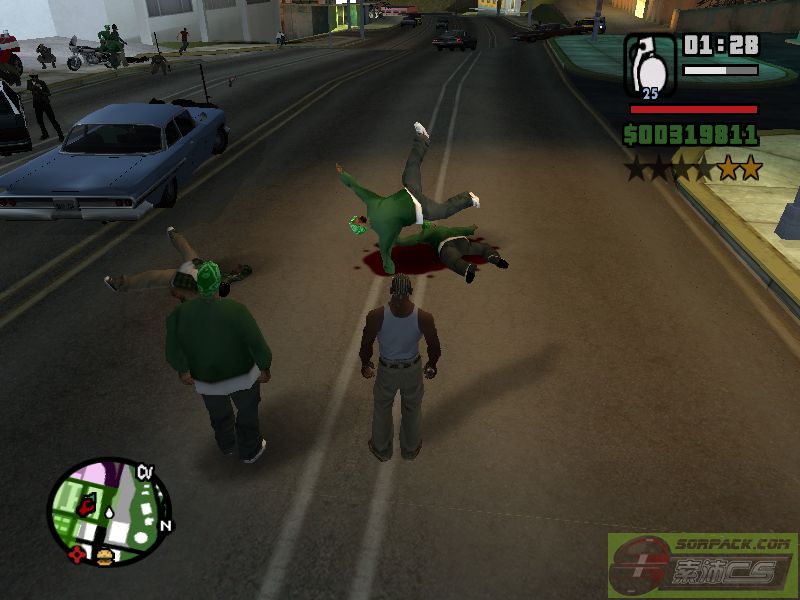Open the SORPACK.COM watermark logo

point(703,566)
